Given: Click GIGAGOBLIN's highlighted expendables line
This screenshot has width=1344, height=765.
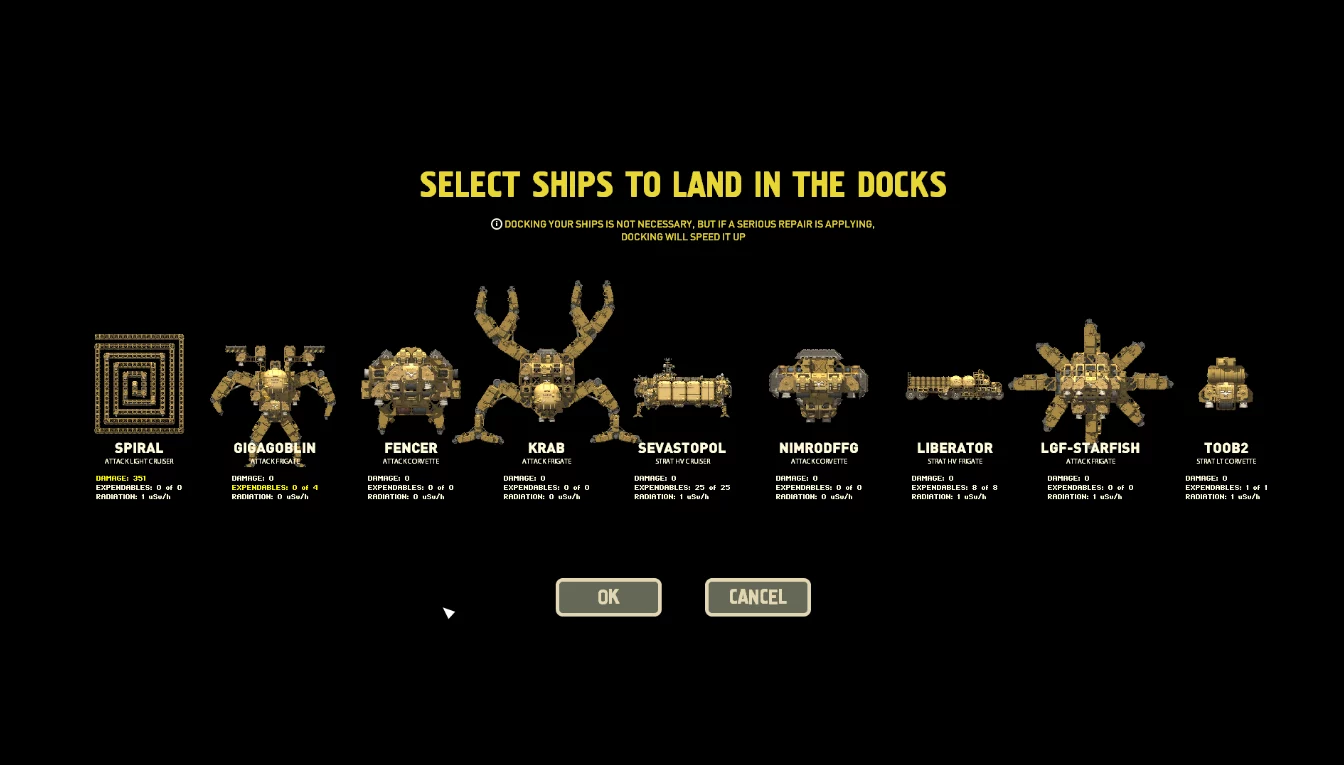Looking at the screenshot, I should [x=275, y=487].
